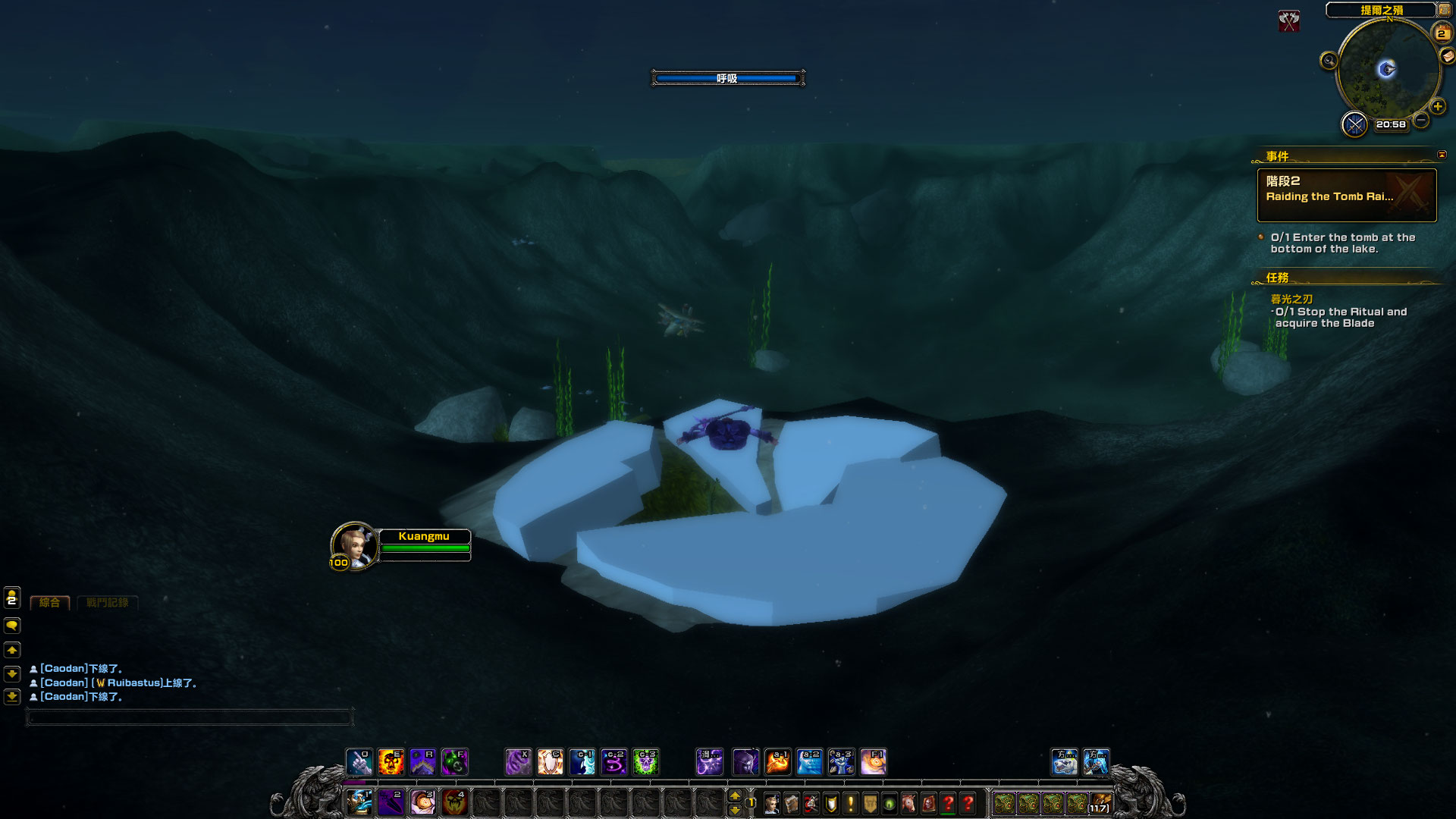This screenshot has height=819, width=1456.
Task: Collapse the objective tracker with the arrow button
Action: 1442,155
